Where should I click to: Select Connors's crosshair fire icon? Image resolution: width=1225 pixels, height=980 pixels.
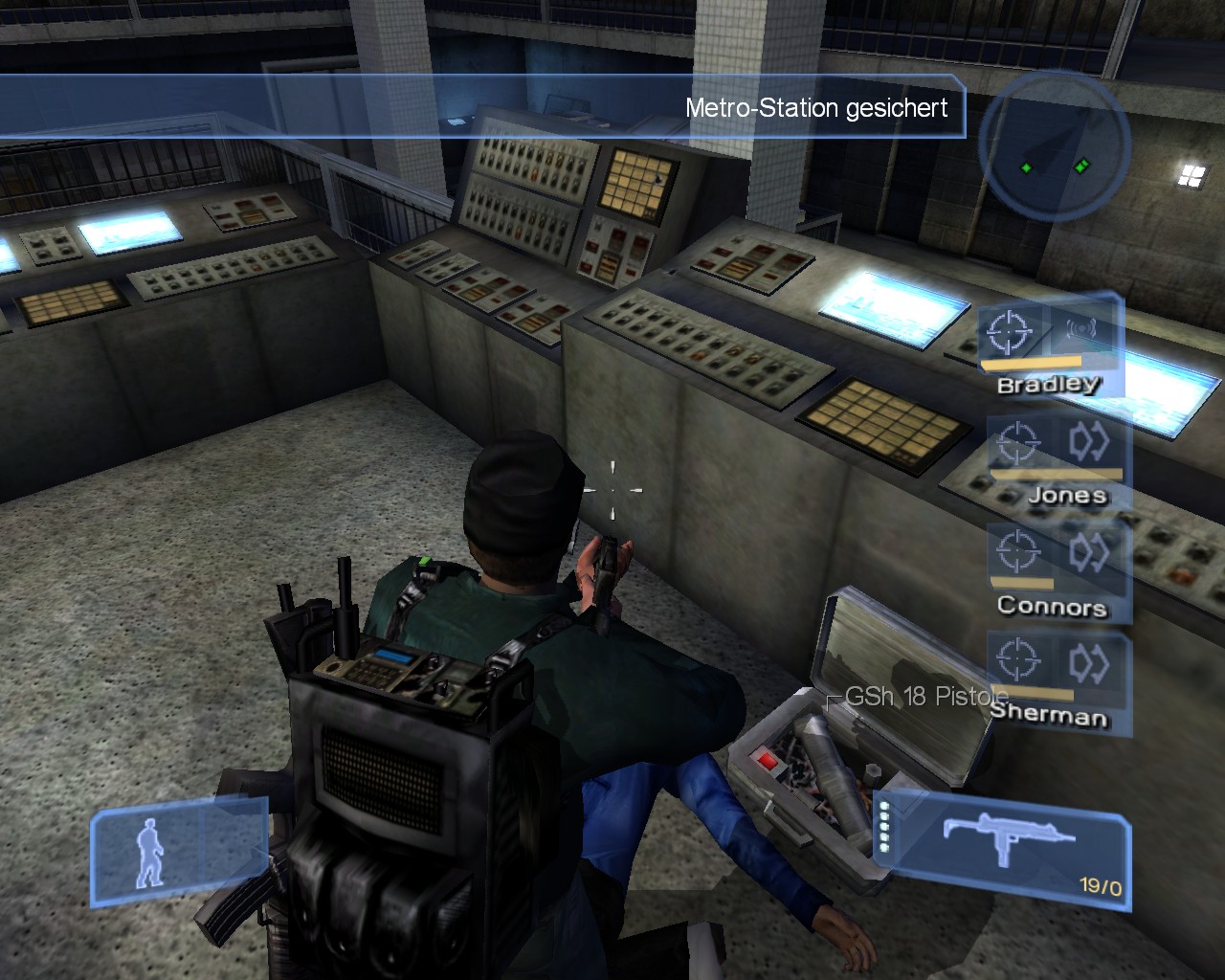(x=1017, y=551)
